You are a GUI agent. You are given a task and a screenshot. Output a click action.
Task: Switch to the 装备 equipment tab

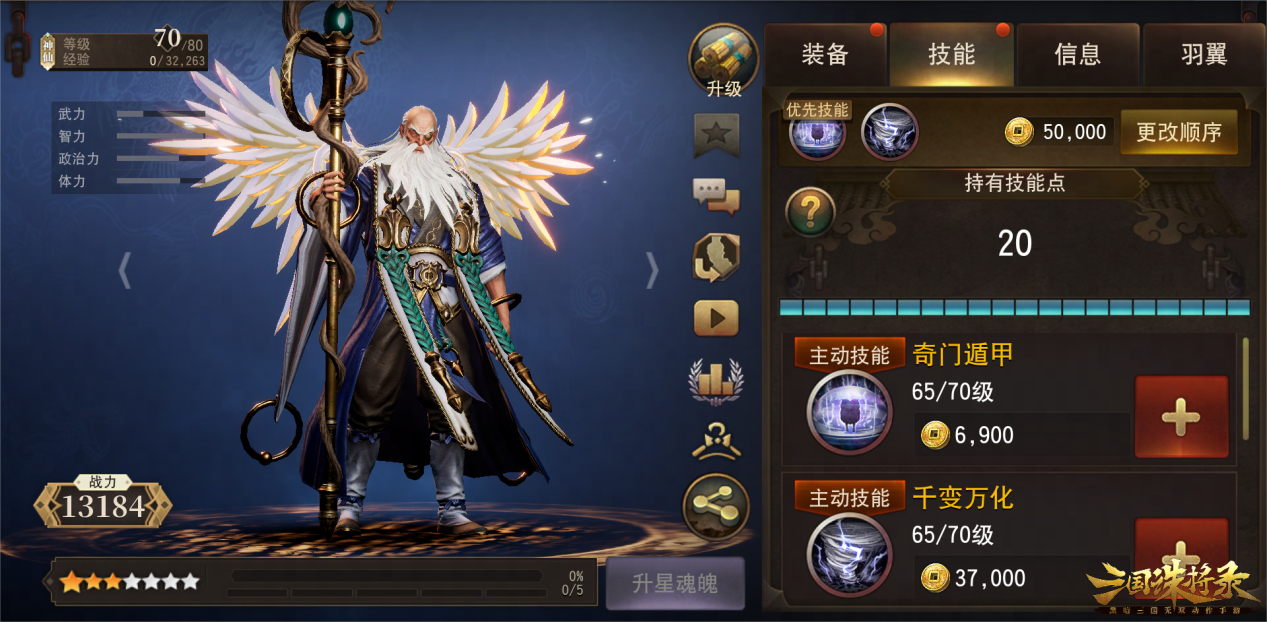(x=825, y=55)
